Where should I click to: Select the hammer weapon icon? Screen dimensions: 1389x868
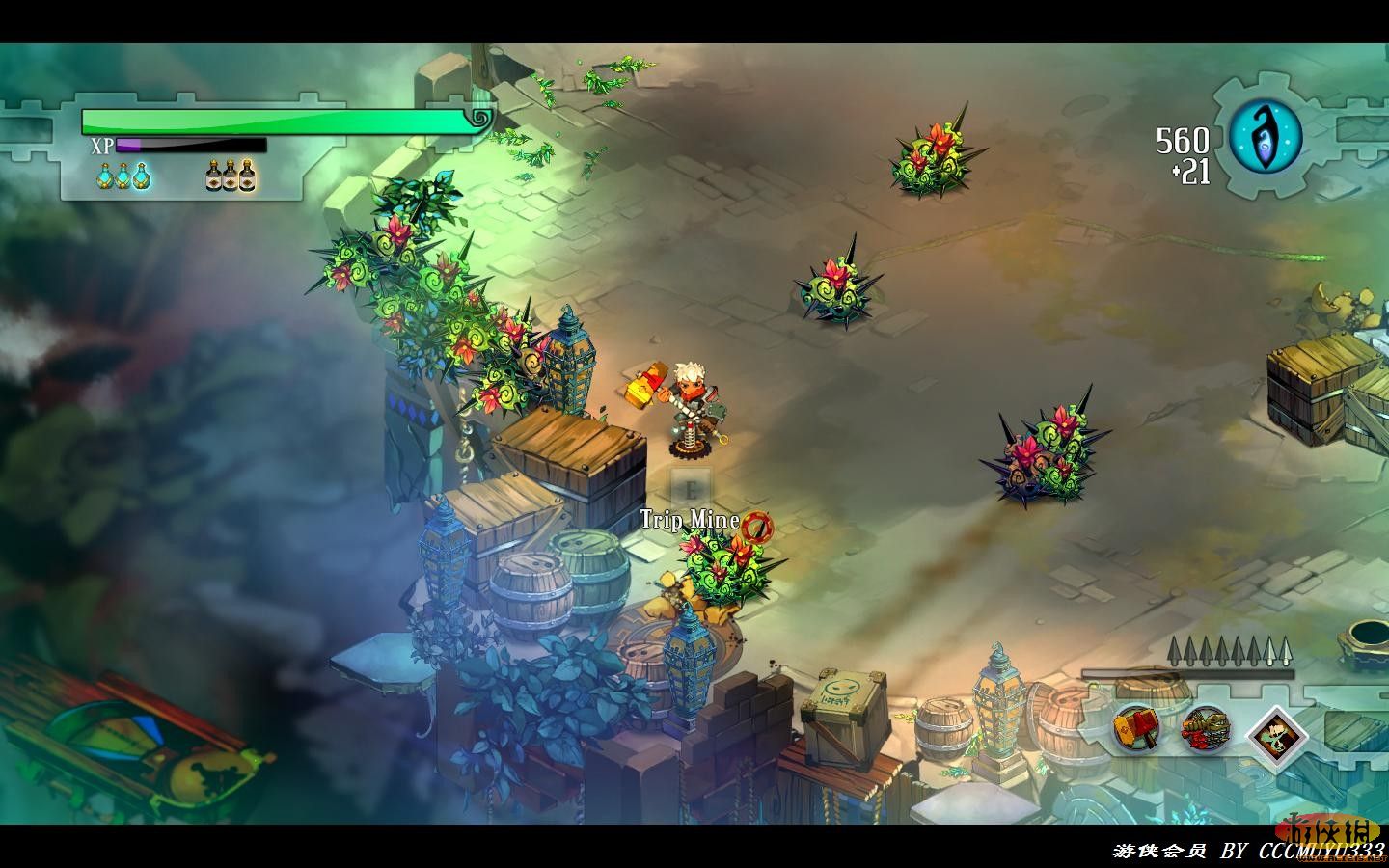pyautogui.click(x=1135, y=728)
